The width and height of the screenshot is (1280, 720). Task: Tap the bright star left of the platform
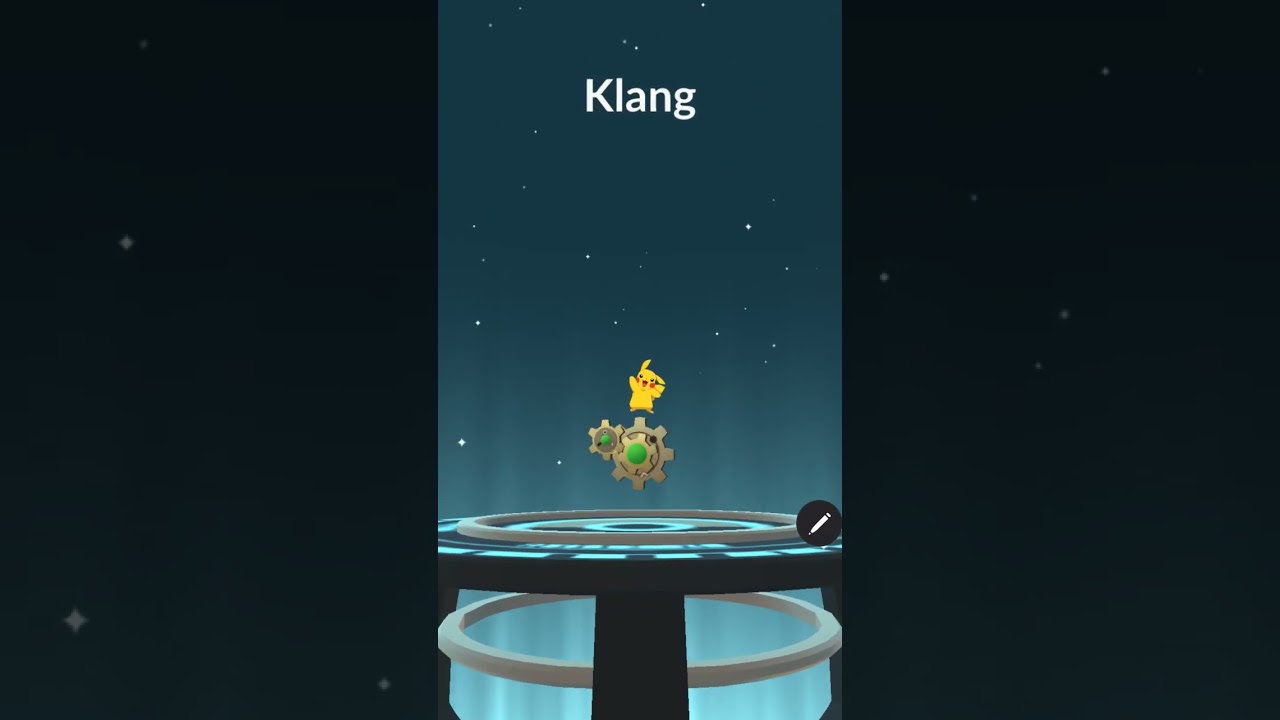461,440
